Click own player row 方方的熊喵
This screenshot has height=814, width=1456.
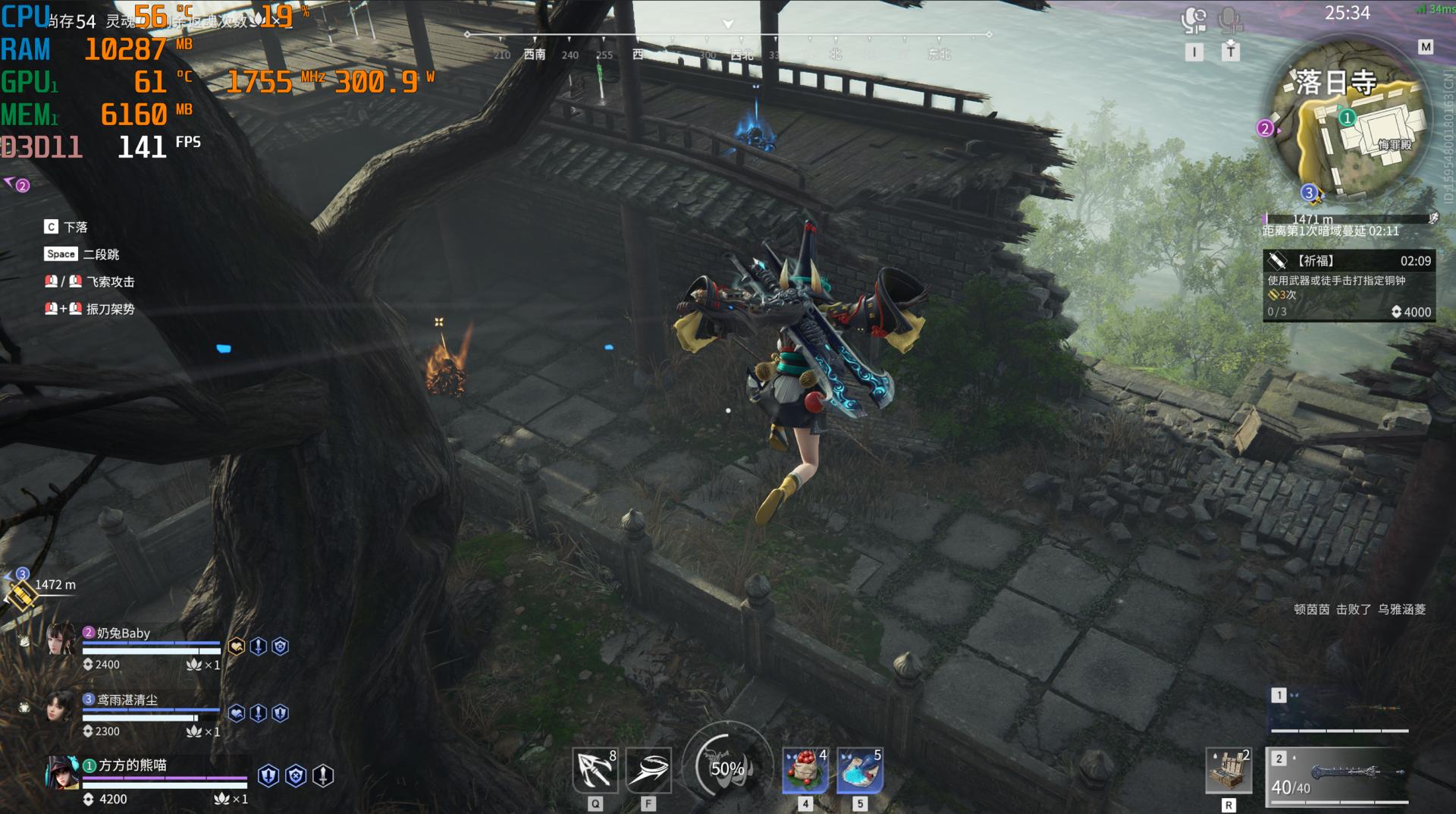click(133, 765)
